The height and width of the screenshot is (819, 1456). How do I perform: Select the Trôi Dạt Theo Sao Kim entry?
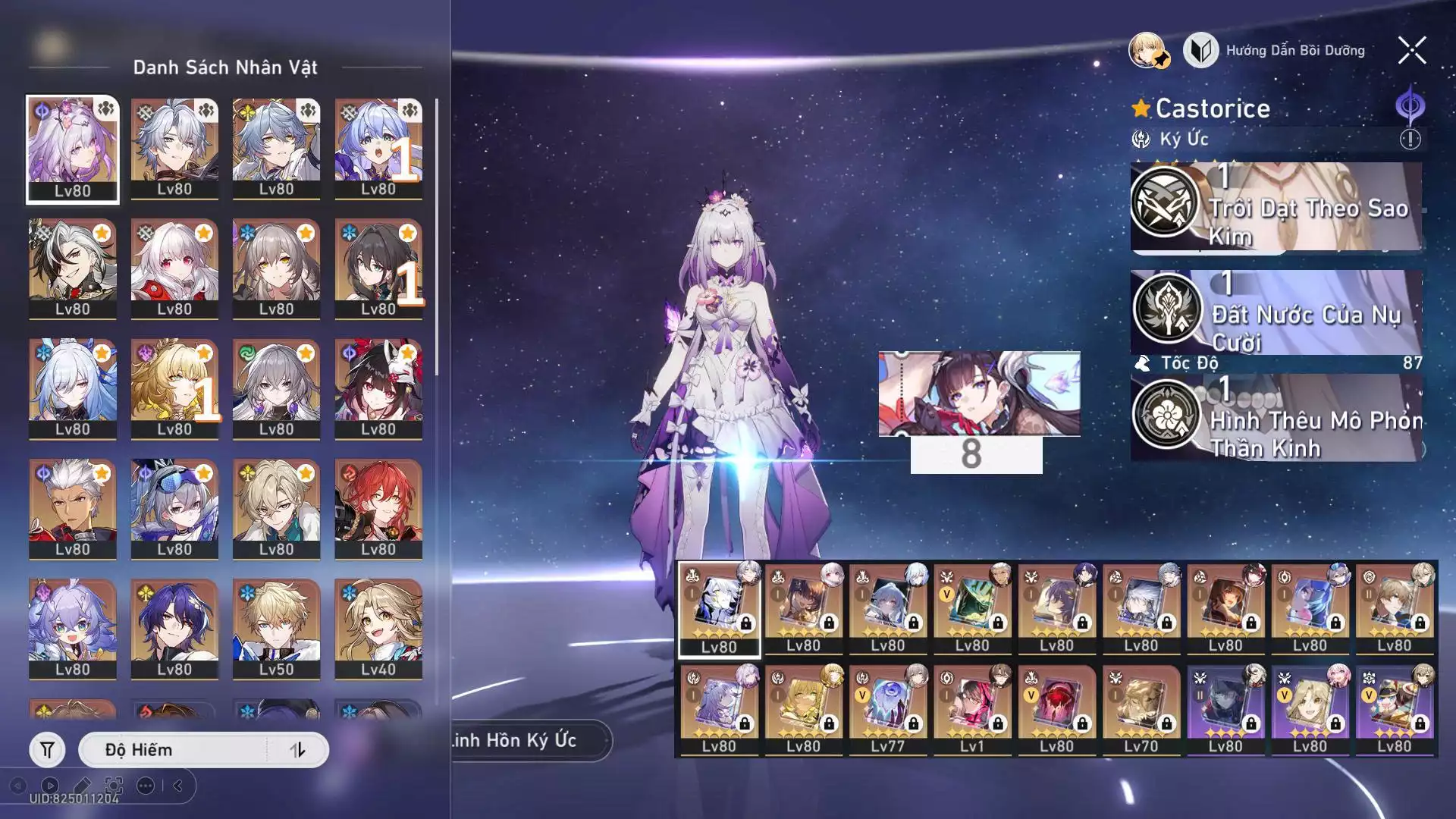point(1276,206)
